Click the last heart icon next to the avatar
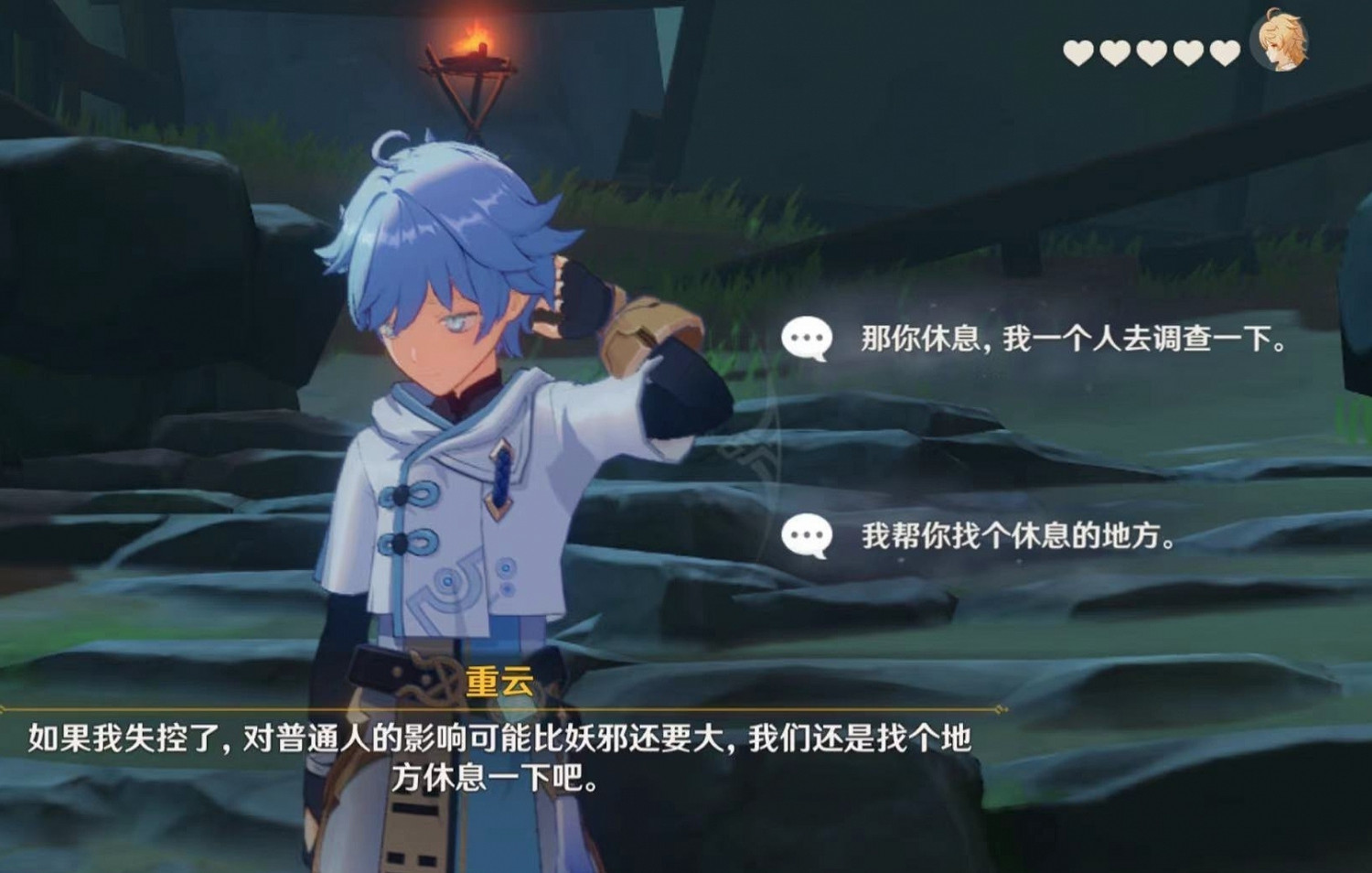The image size is (1372, 873). (x=1224, y=53)
